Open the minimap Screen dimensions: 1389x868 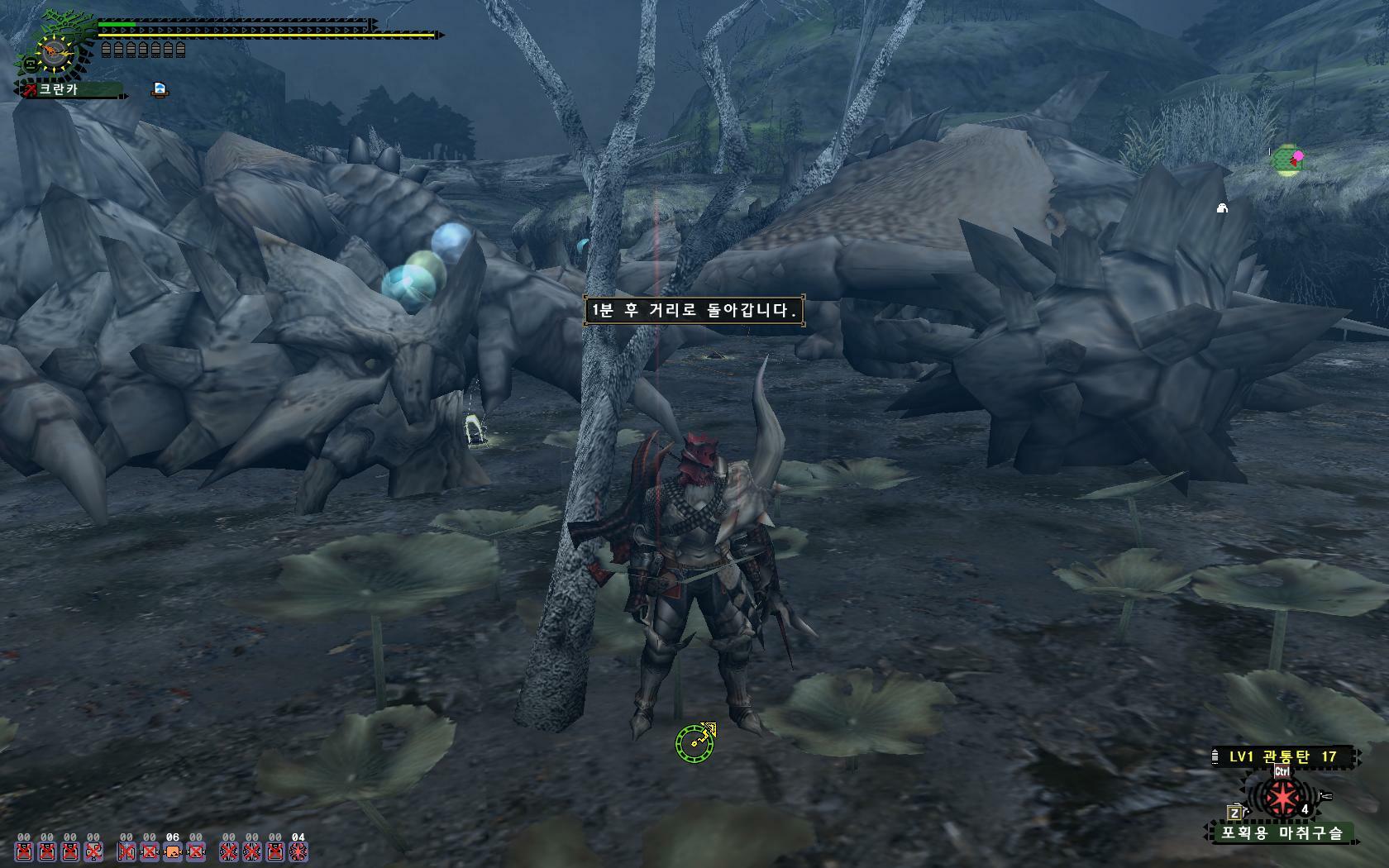coord(1287,159)
